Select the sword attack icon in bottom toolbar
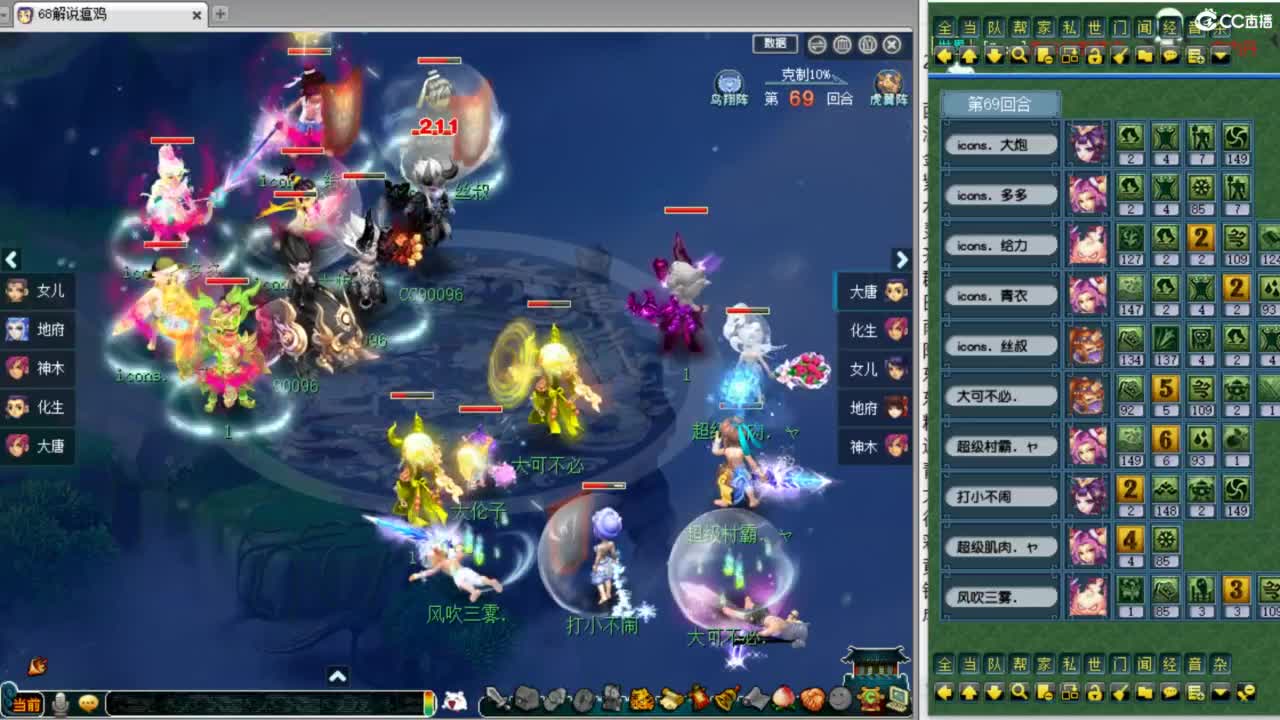 click(497, 697)
